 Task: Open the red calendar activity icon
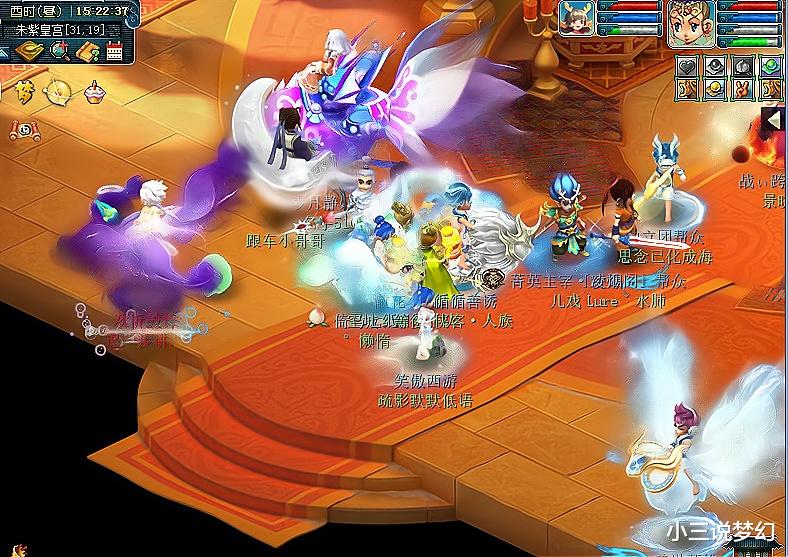[114, 51]
